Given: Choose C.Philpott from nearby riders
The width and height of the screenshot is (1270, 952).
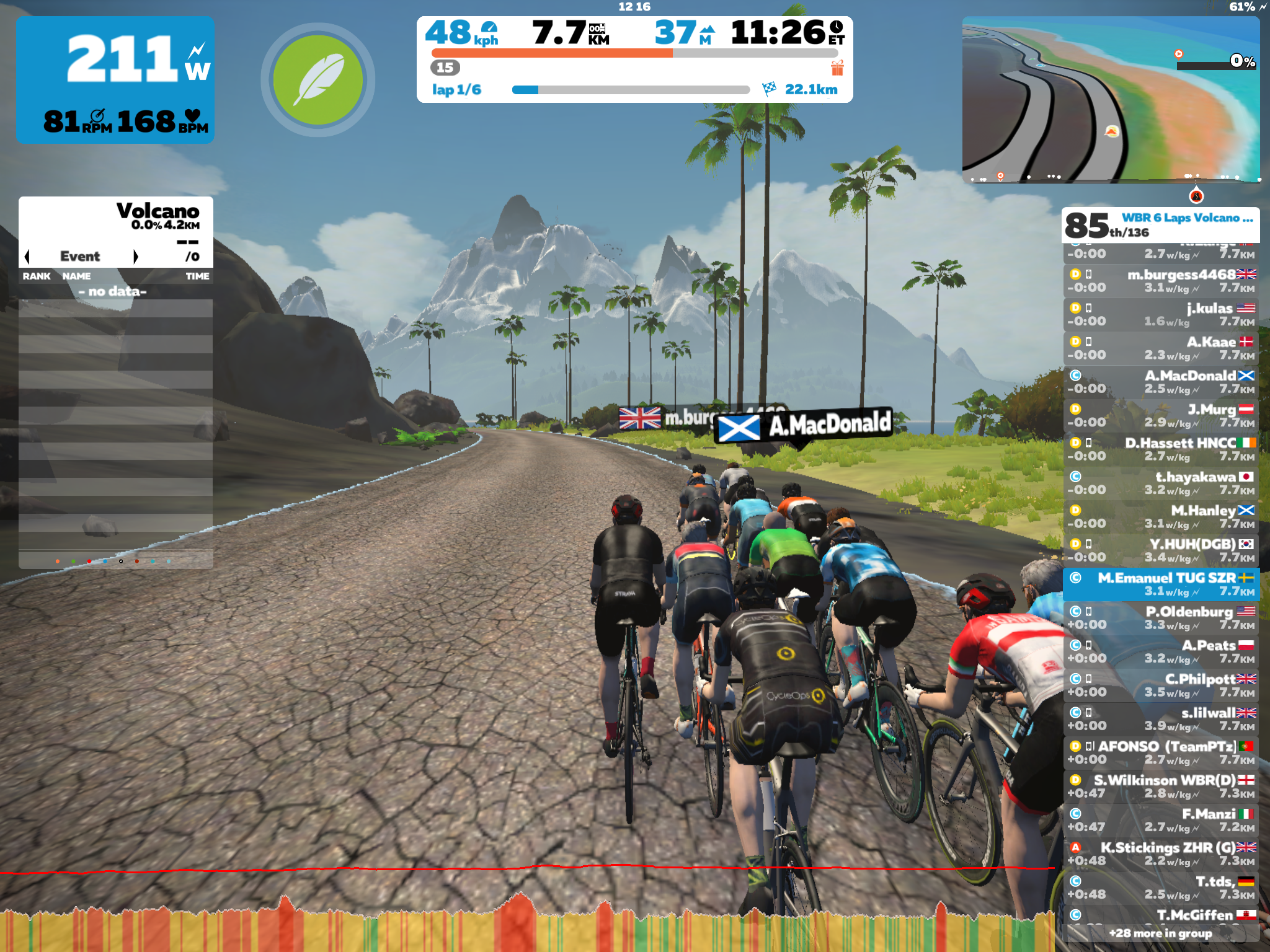Looking at the screenshot, I should click(1161, 685).
